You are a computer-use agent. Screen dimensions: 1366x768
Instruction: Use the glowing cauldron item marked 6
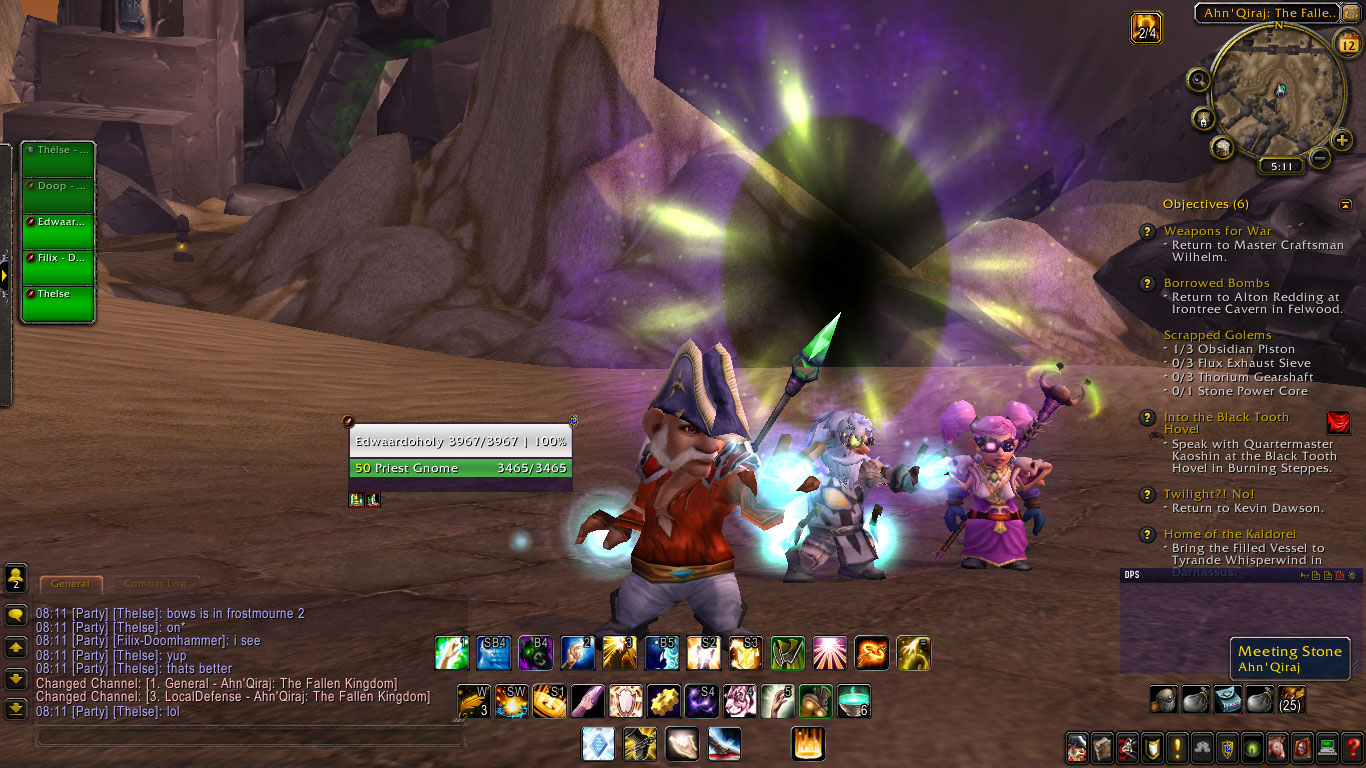point(854,701)
